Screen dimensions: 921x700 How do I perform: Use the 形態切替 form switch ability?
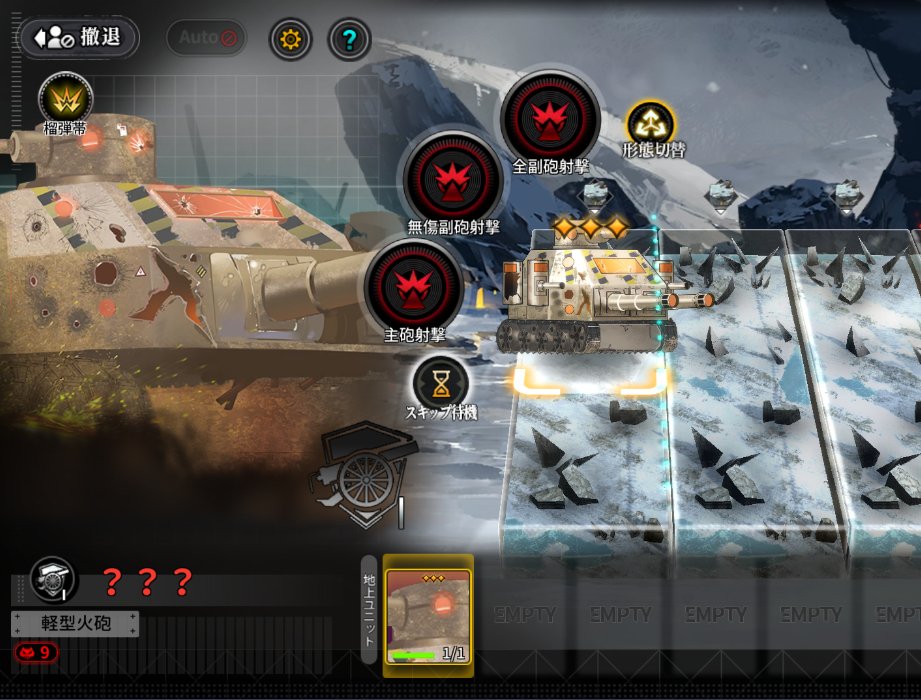coord(651,124)
